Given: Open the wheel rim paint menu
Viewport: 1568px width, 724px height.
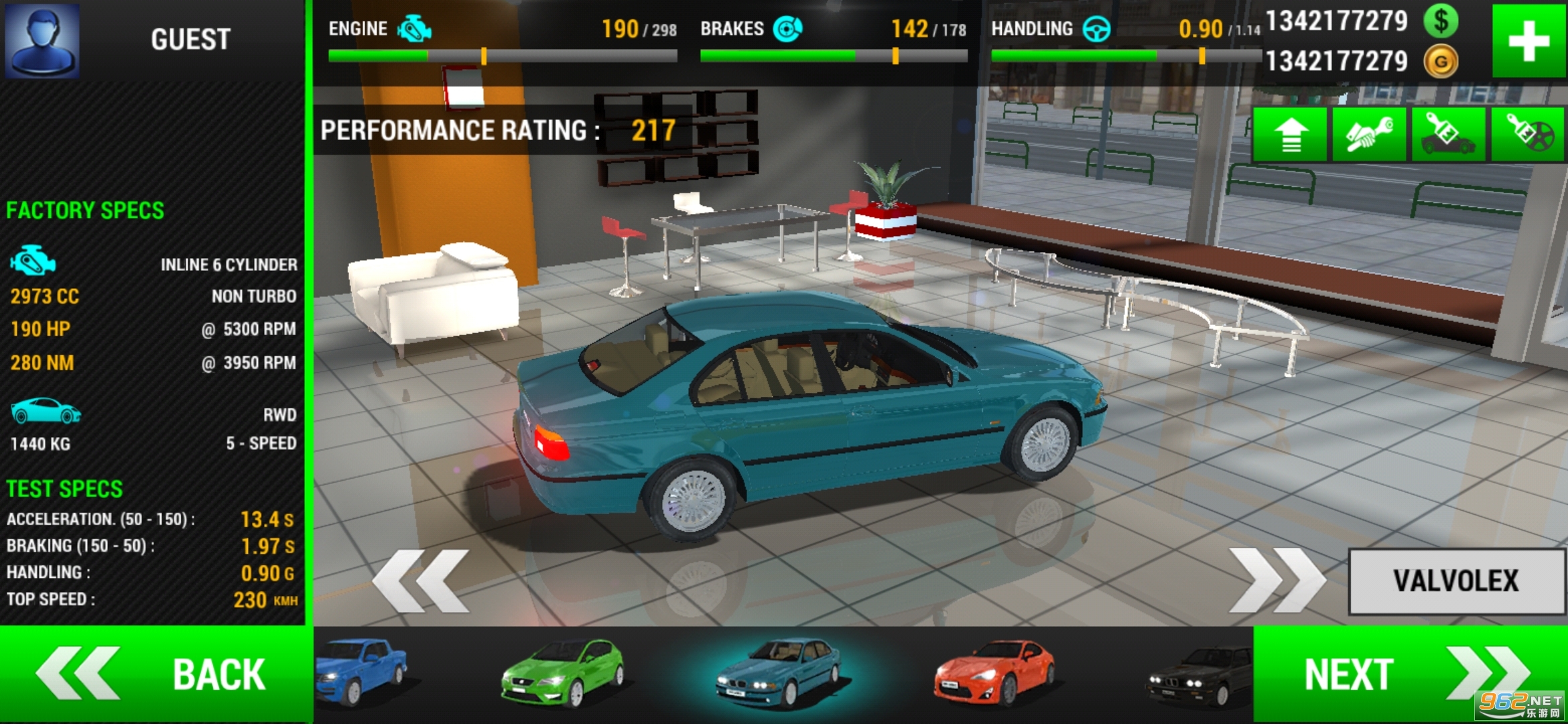Looking at the screenshot, I should tap(1528, 135).
